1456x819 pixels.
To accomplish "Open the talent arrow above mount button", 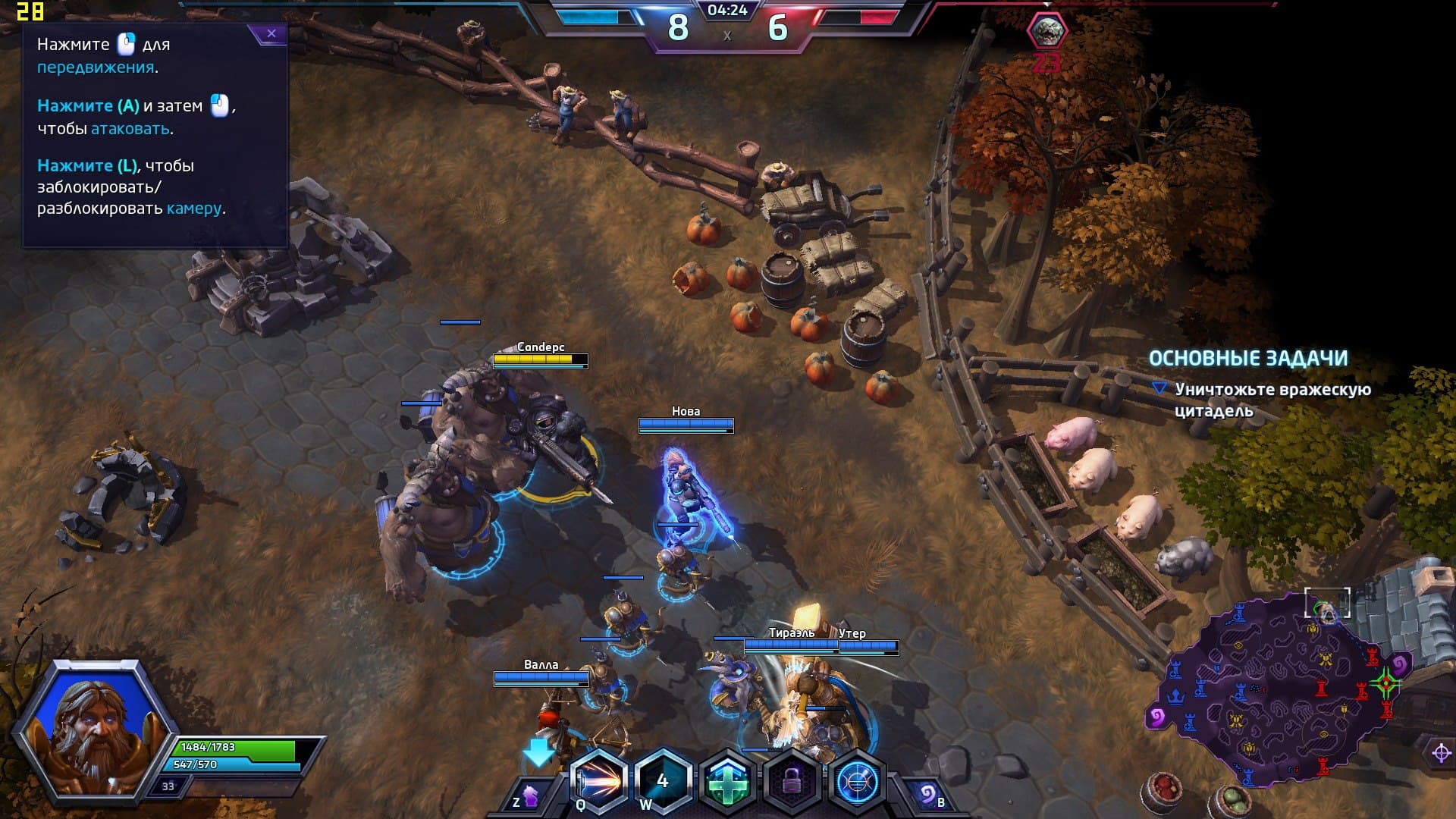I will [x=538, y=752].
